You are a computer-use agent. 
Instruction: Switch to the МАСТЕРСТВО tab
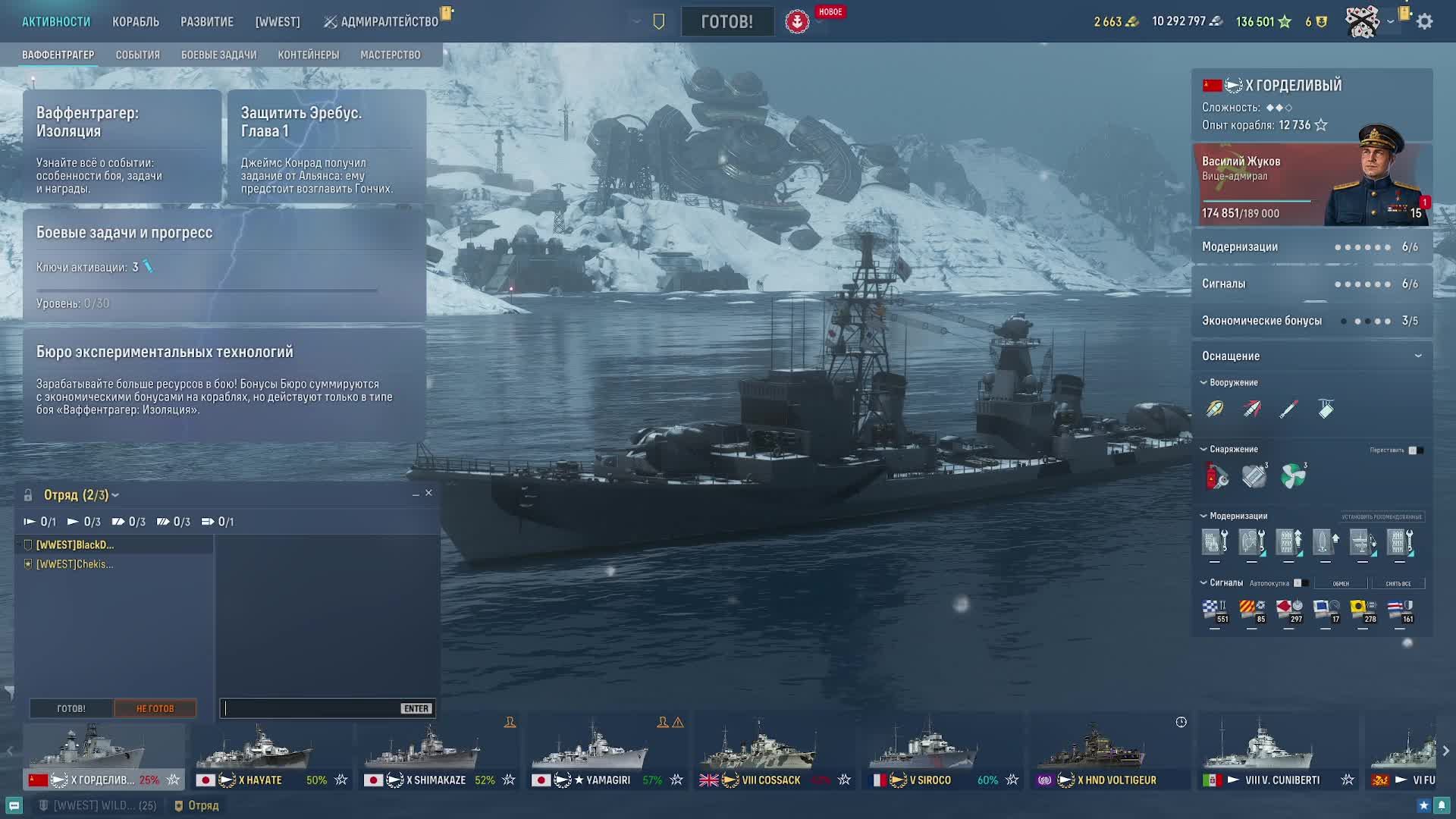[x=390, y=55]
